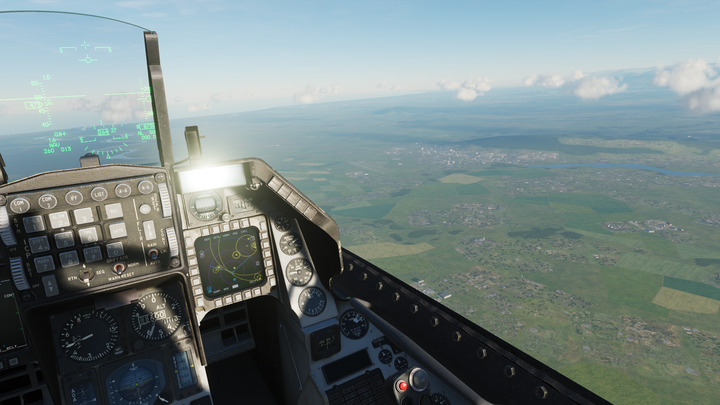The image size is (720, 405).
Task: Select the STPT 4 keypad button
Action: [x=39, y=244]
